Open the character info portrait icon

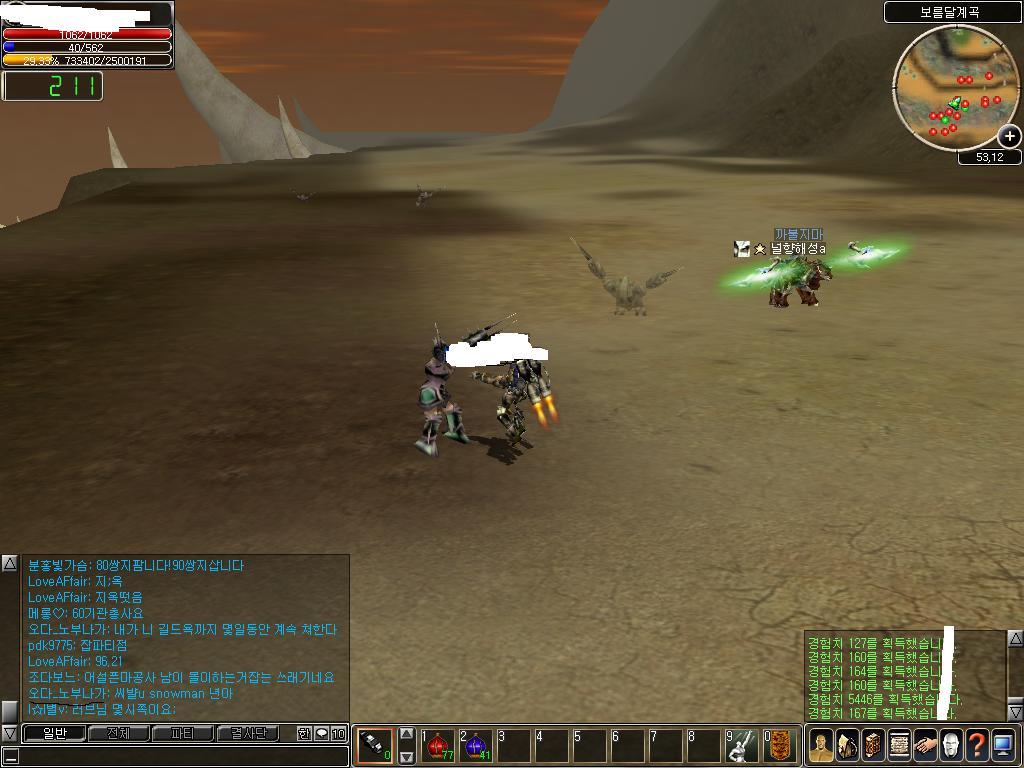[x=821, y=745]
